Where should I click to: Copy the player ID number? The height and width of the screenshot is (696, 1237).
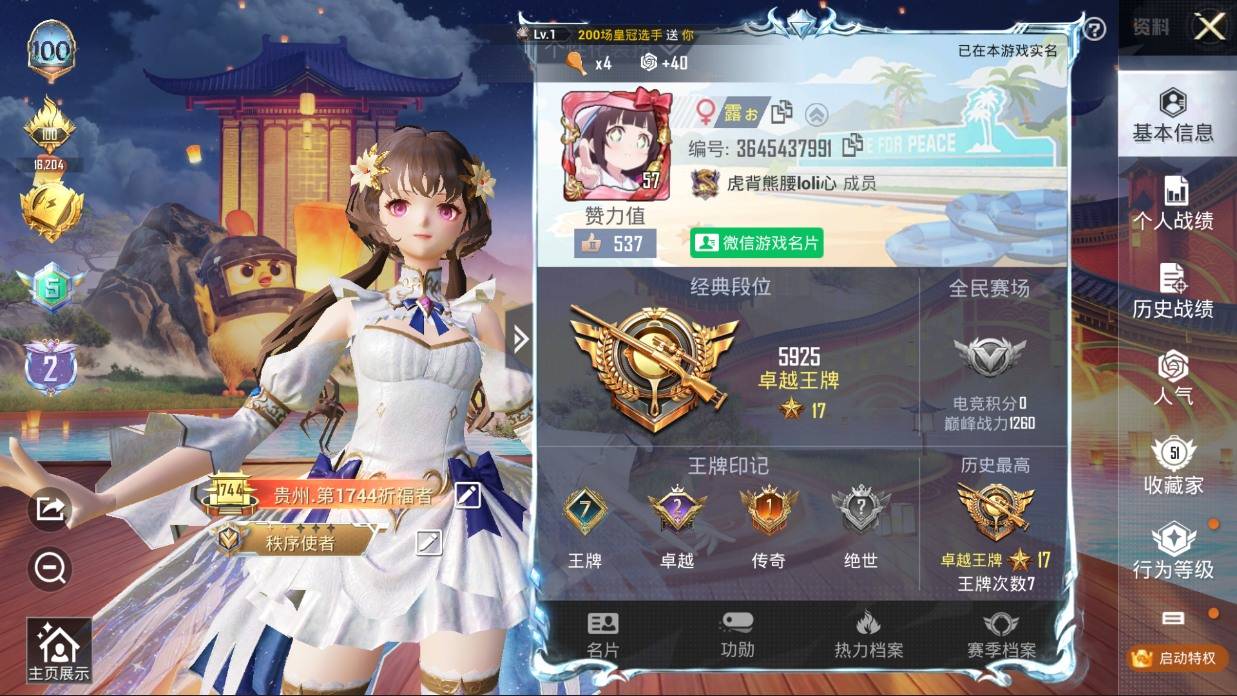pyautogui.click(x=853, y=146)
